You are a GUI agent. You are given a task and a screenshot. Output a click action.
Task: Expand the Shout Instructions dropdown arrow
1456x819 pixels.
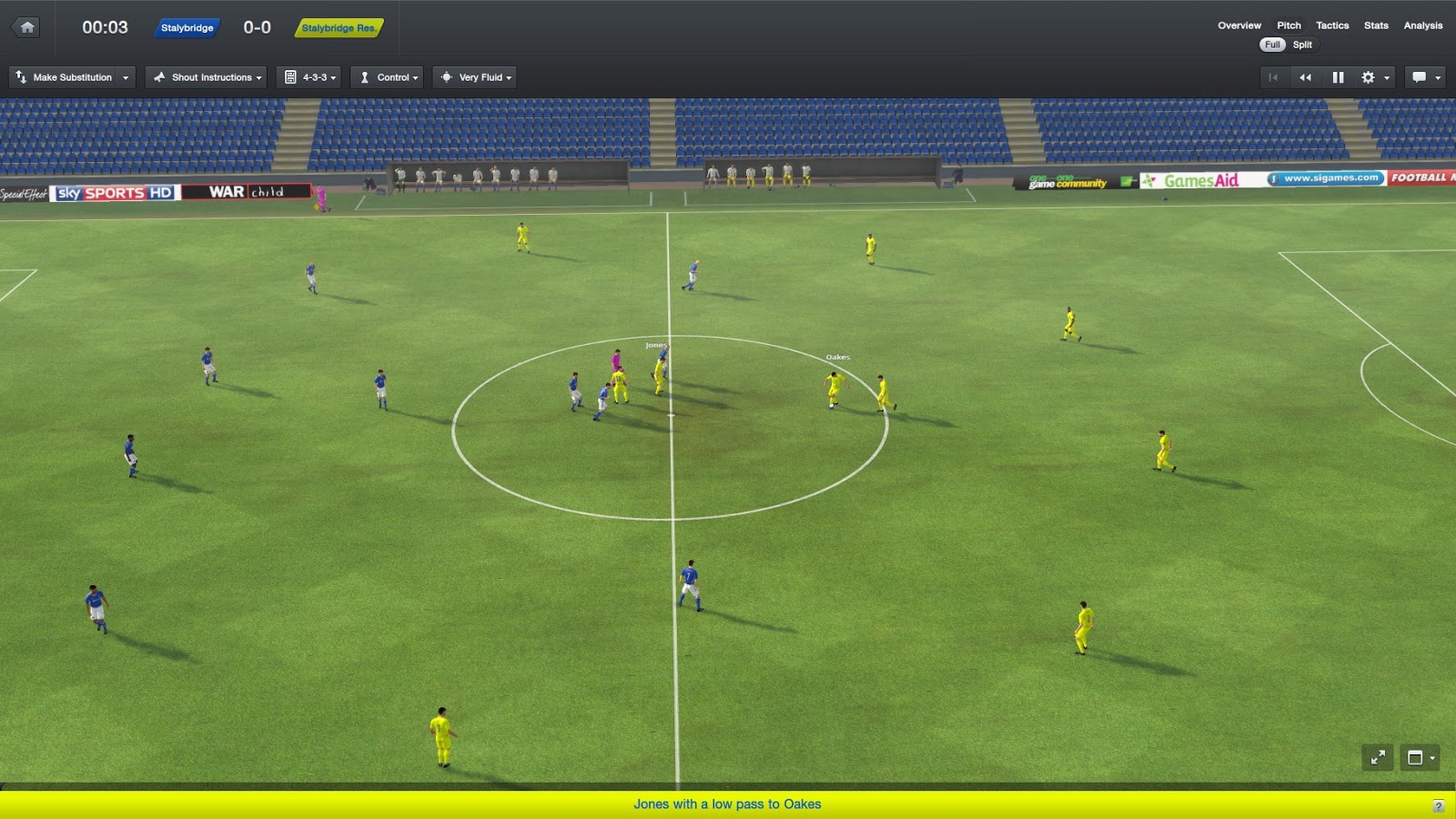(x=260, y=77)
